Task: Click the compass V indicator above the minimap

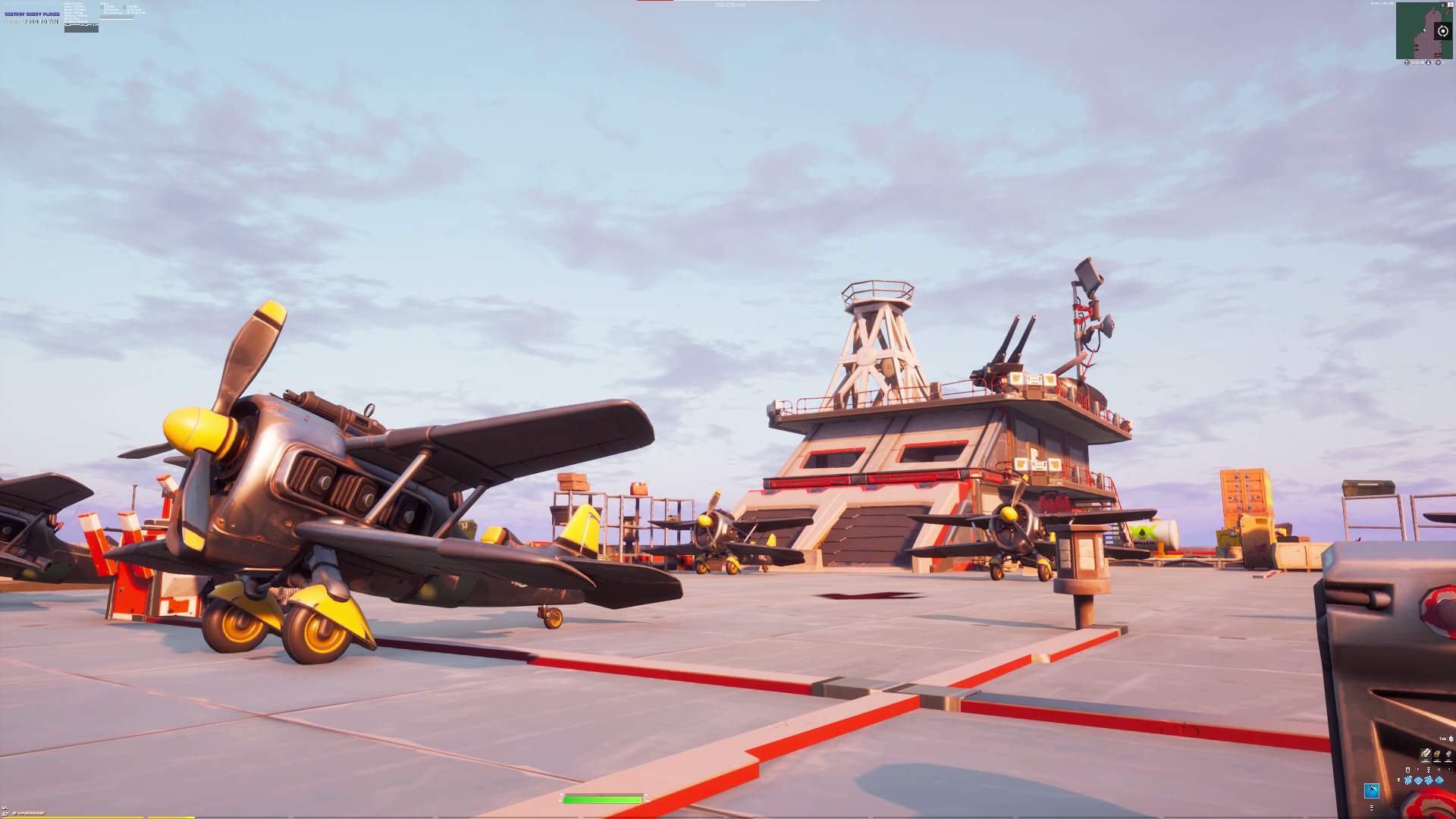Action: [x=1443, y=5]
